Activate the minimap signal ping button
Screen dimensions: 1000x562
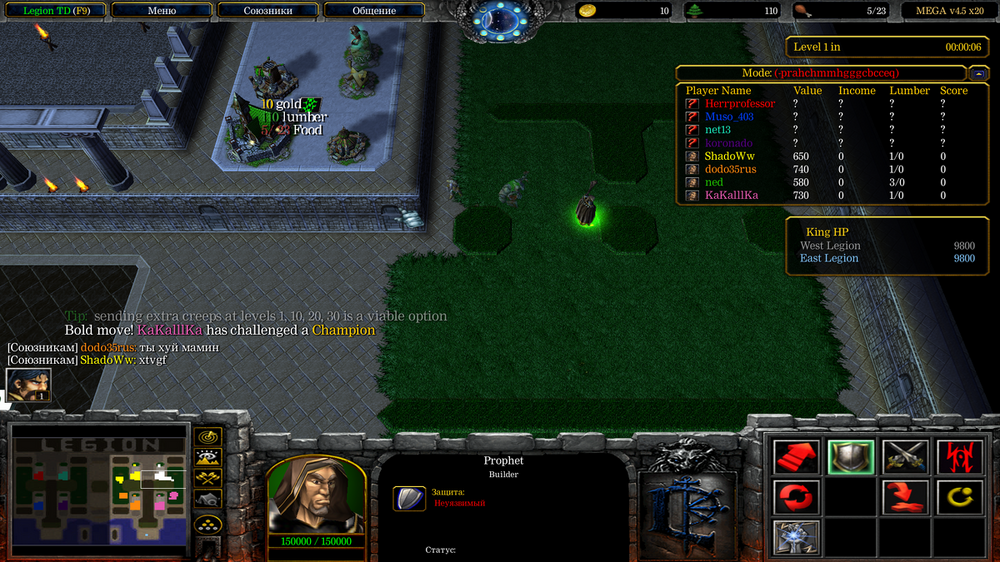point(208,437)
